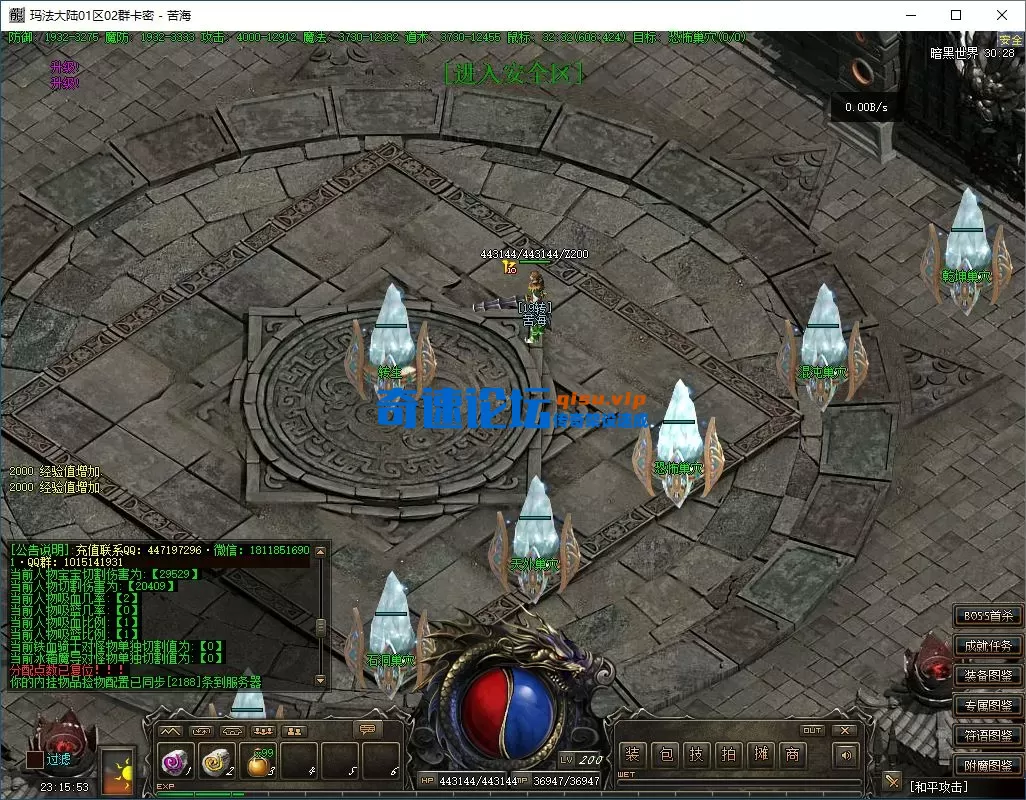The height and width of the screenshot is (800, 1026).
Task: Switch attack mode via the sword icon
Action: pyautogui.click(x=893, y=781)
